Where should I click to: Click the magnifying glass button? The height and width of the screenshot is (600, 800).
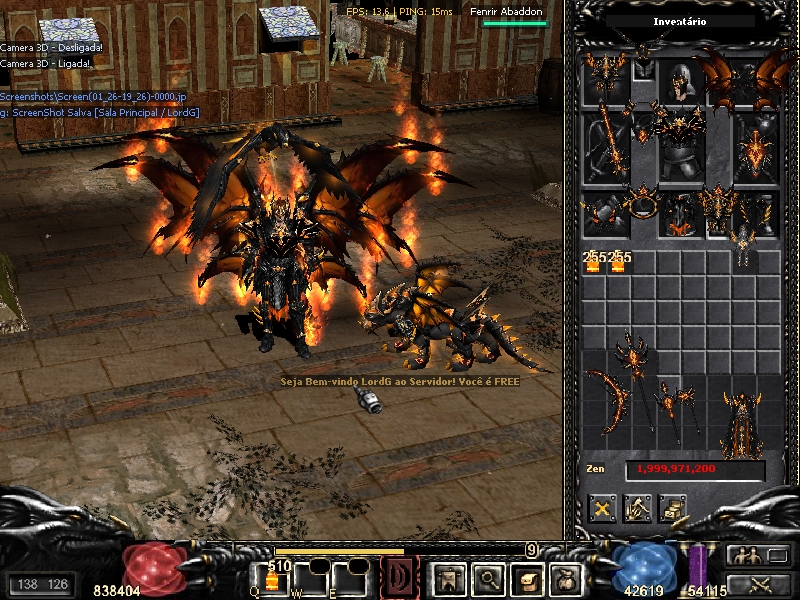488,578
